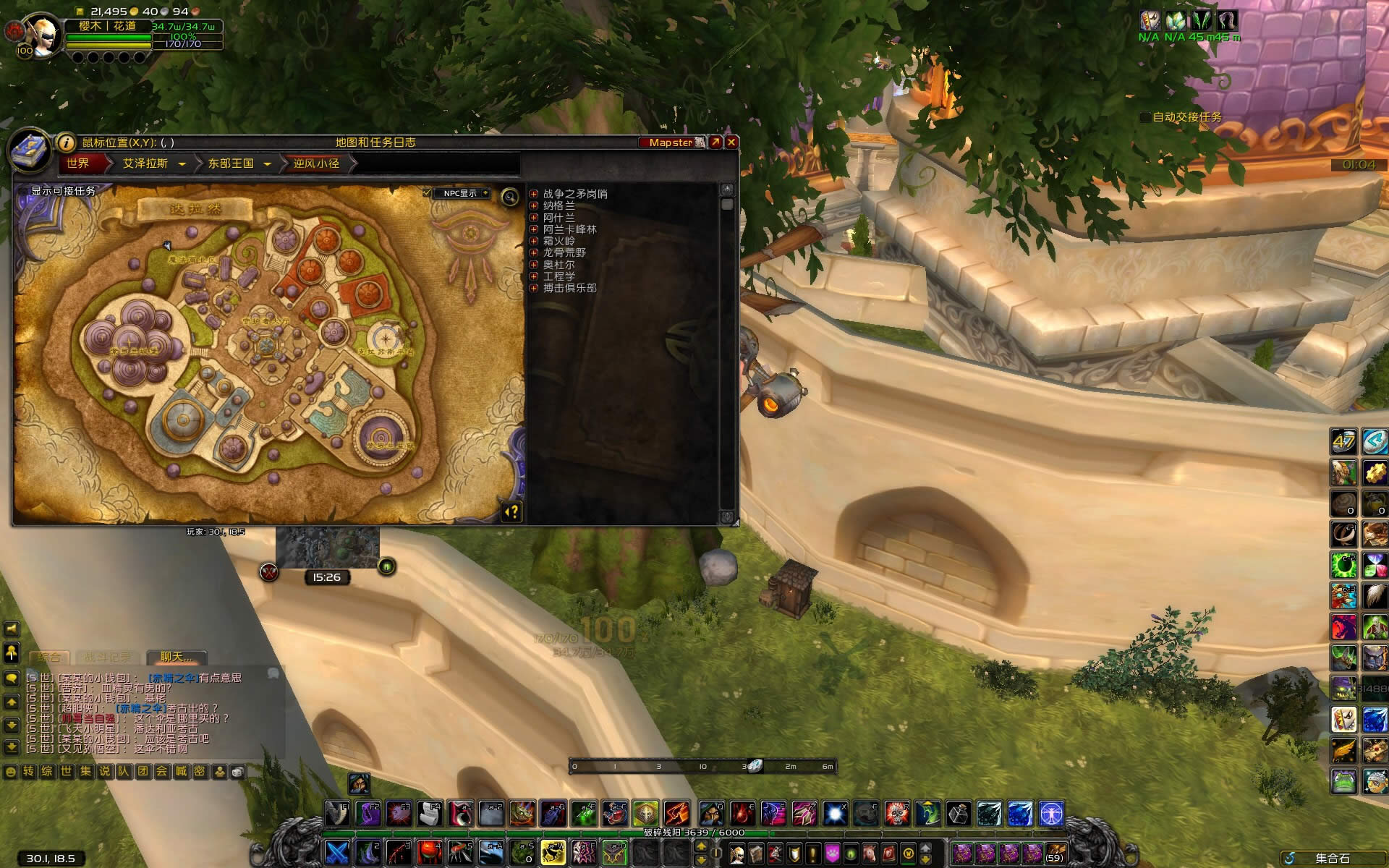Activate the crossed blue swords ability
Screen dimensions: 1389x868
tap(337, 852)
